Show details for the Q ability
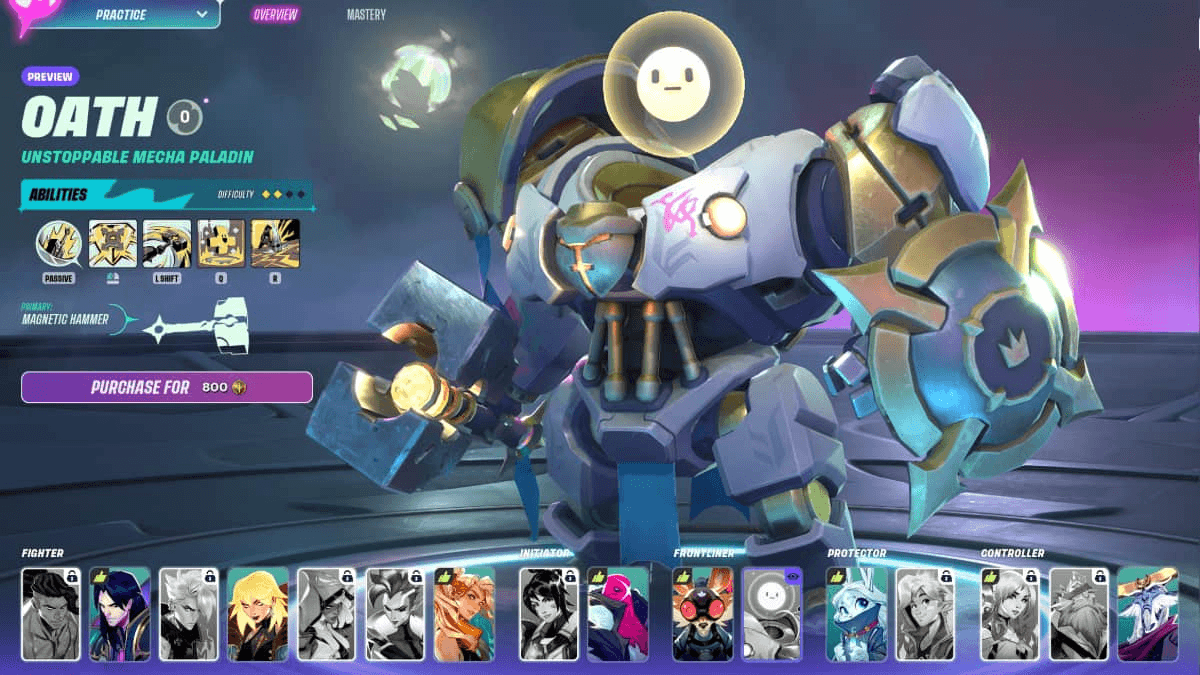1200x675 pixels. 221,244
